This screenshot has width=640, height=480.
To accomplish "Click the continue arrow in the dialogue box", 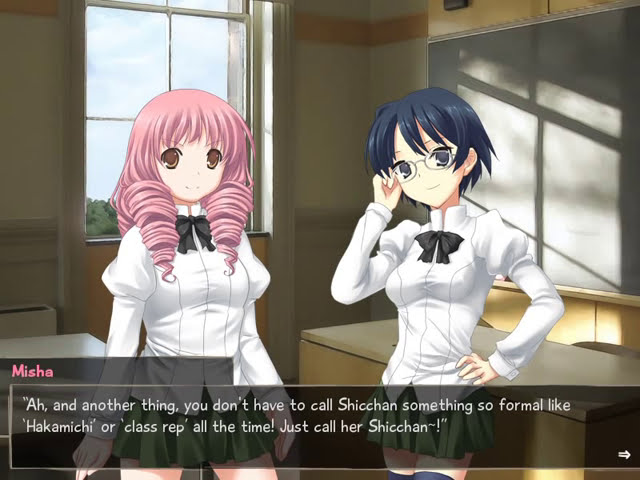I will tap(624, 455).
